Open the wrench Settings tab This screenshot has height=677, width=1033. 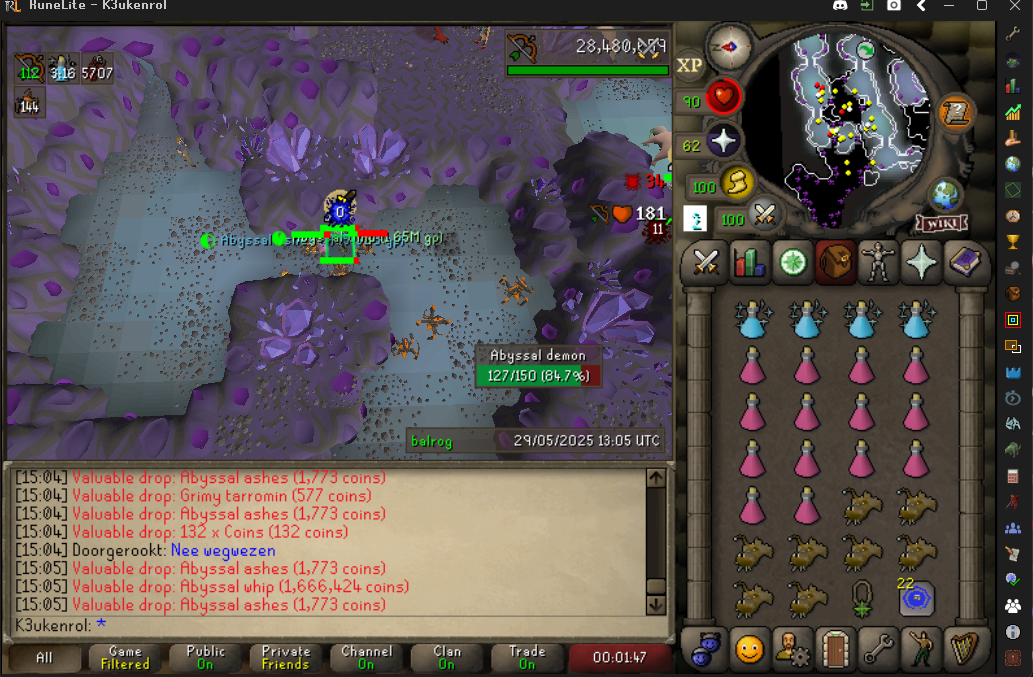pos(879,650)
